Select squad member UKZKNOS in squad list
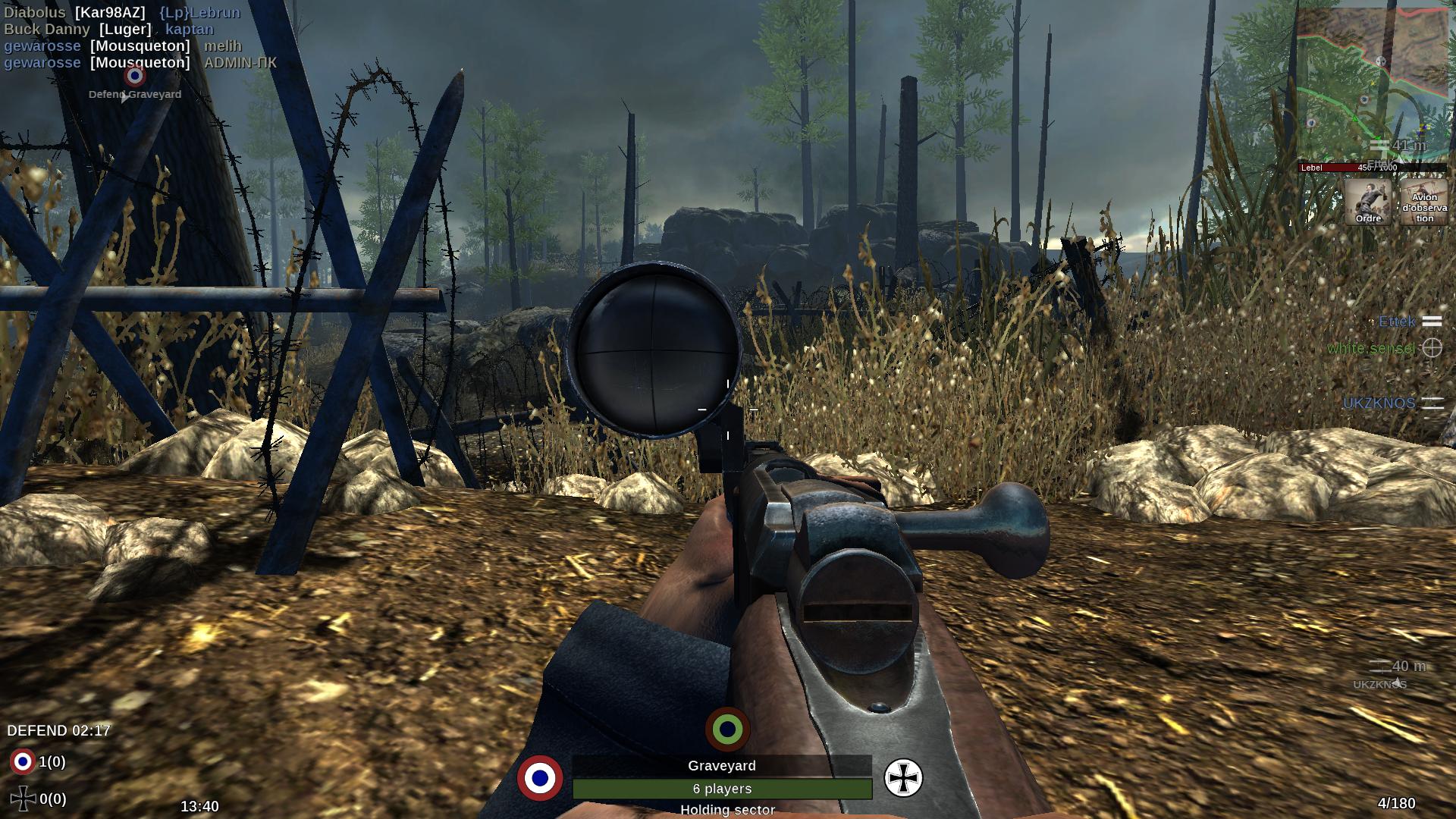This screenshot has height=819, width=1456. (1379, 403)
